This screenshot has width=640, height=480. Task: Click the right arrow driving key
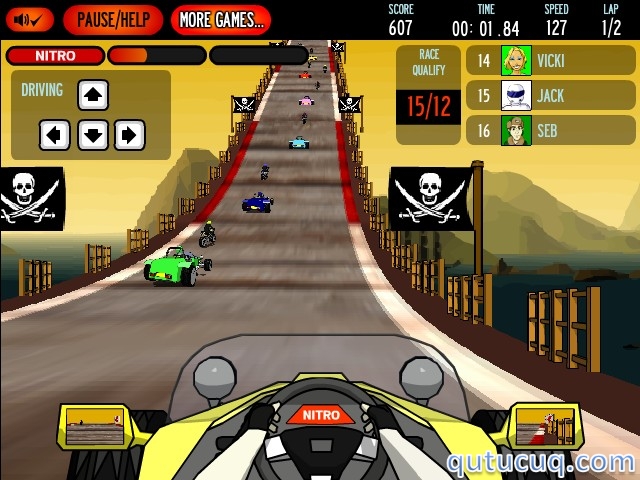tap(130, 134)
